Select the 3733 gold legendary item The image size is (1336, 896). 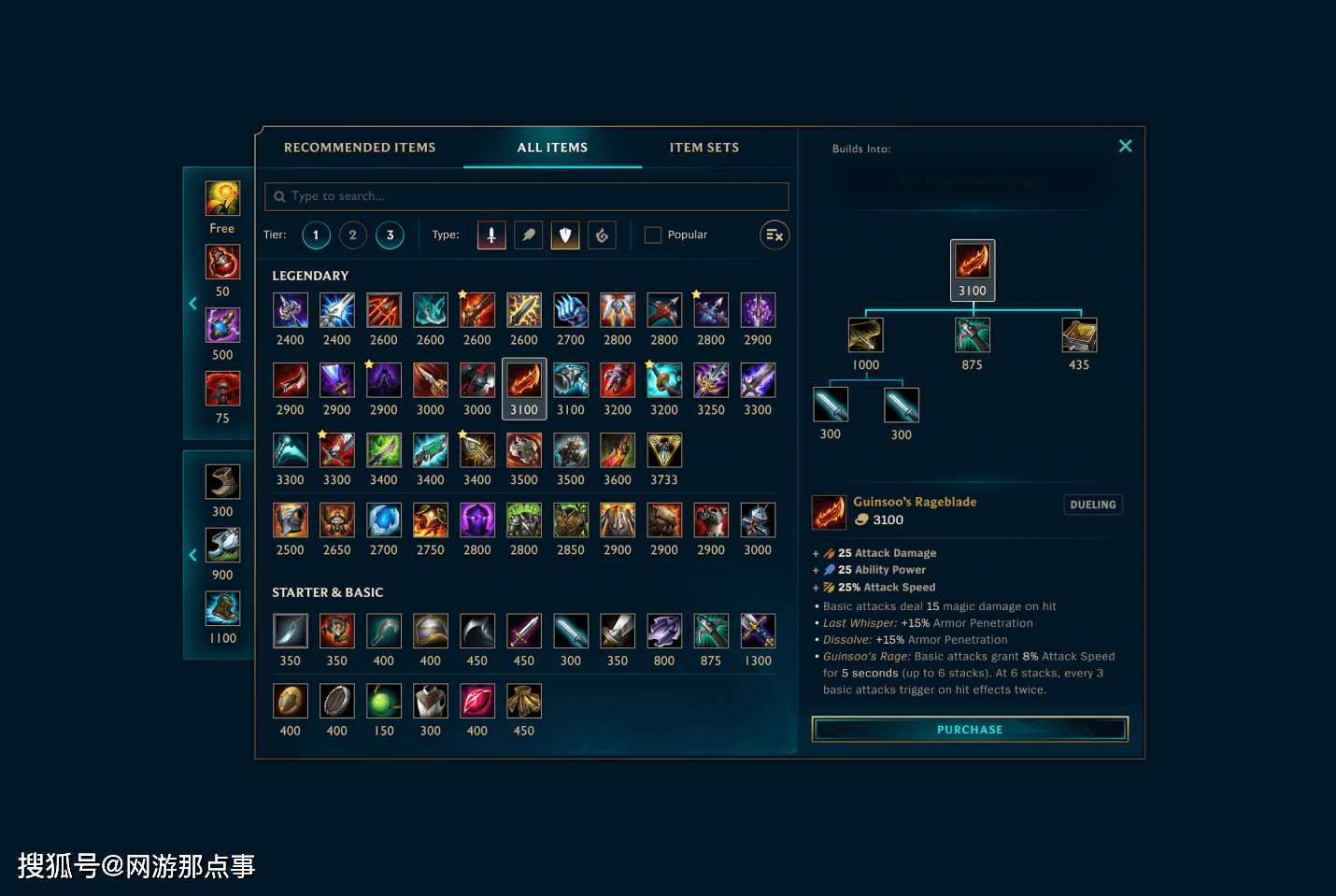664,451
